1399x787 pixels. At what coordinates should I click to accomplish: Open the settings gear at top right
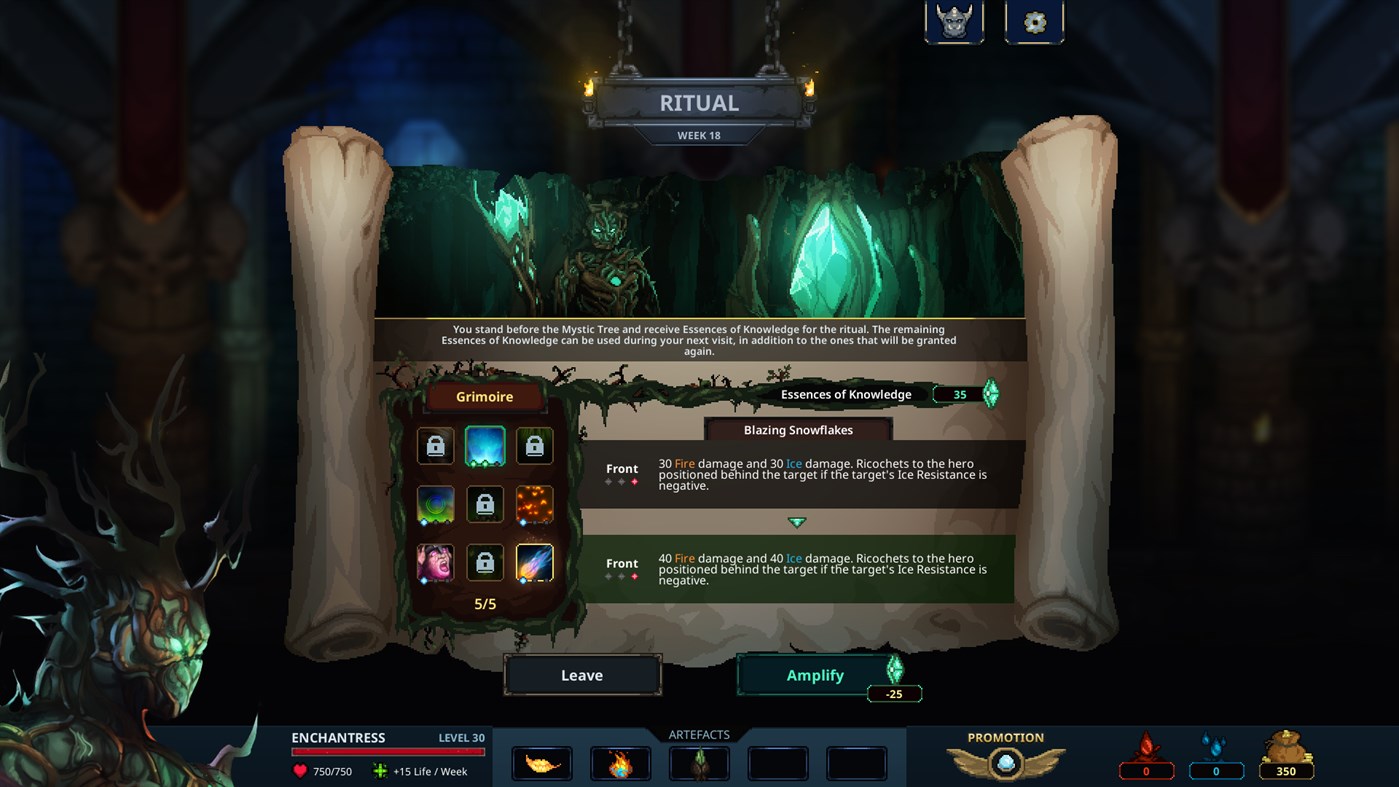(1034, 22)
